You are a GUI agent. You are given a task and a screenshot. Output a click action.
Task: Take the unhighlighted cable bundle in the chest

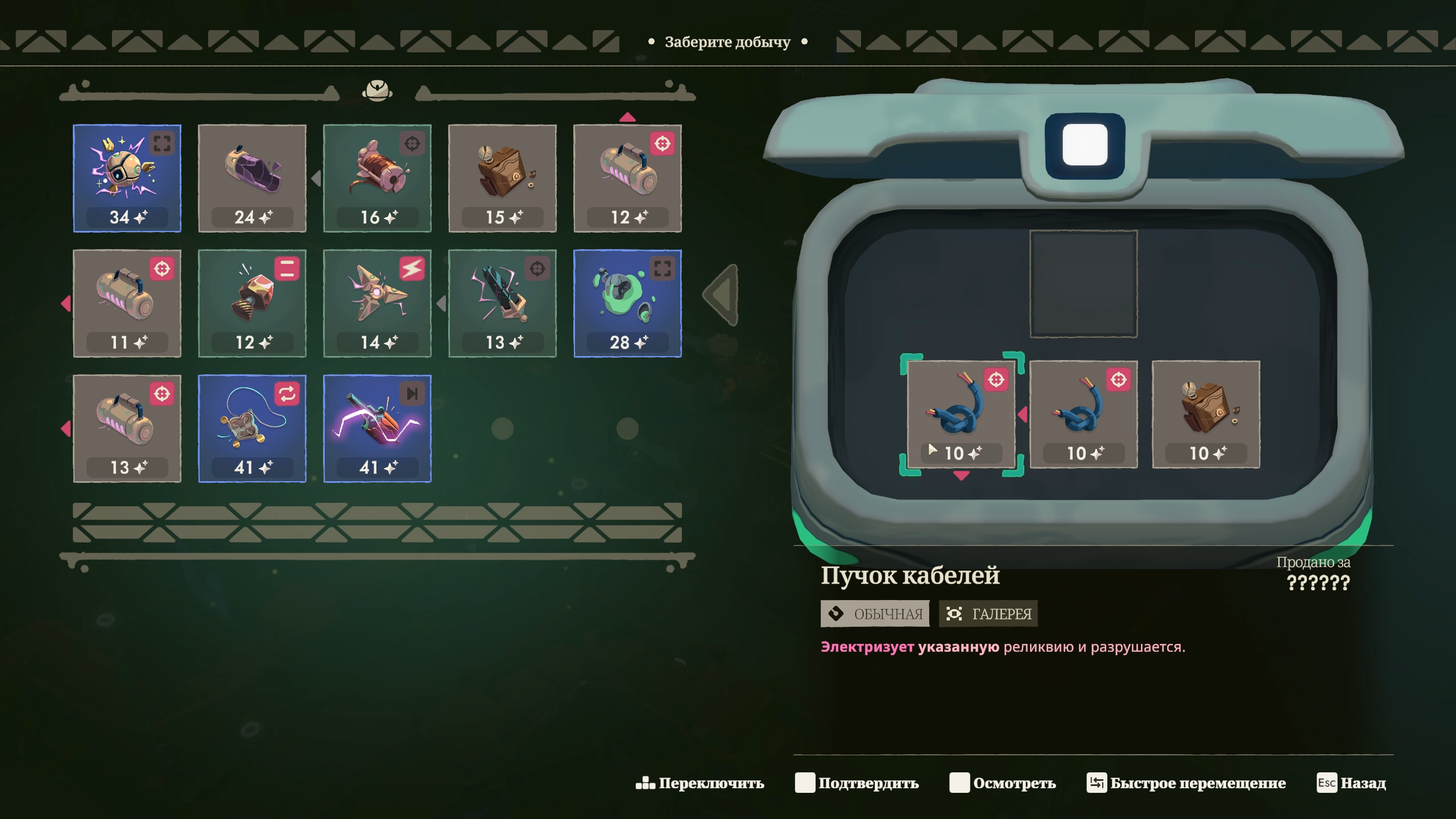coord(1083,414)
